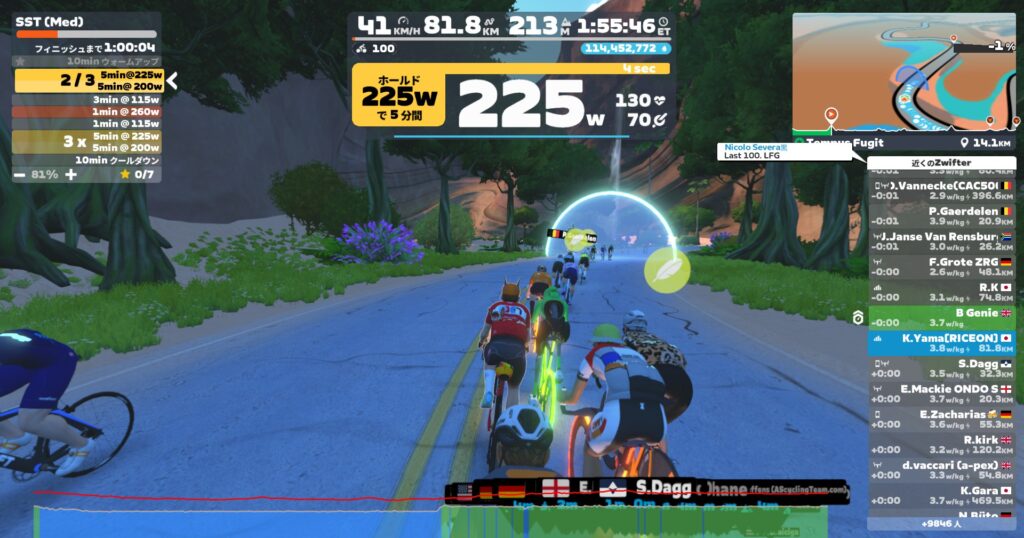Click K.Yama(RICEON) highlighted rider row
The height and width of the screenshot is (538, 1024).
pos(941,343)
